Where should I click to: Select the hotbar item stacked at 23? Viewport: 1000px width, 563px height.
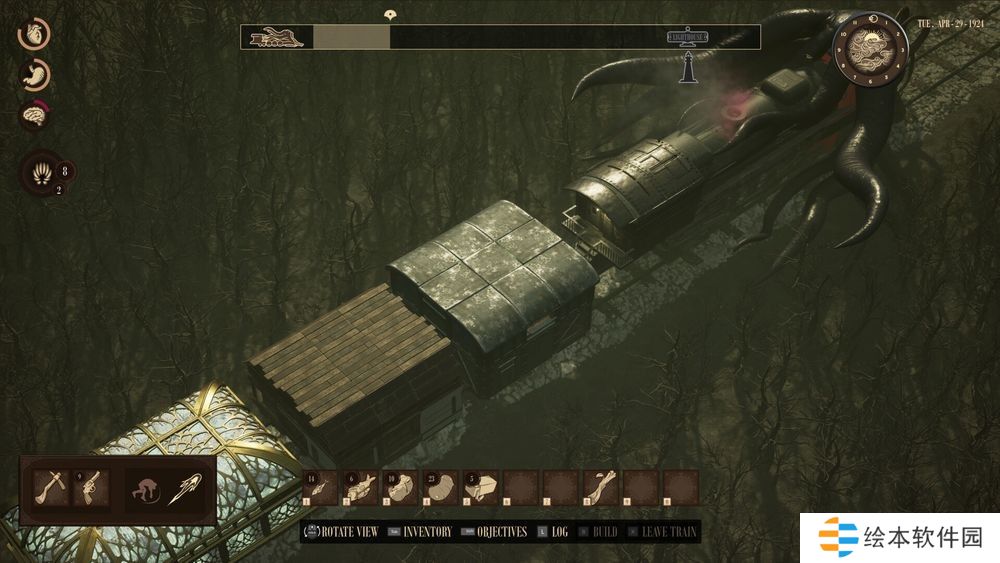click(x=440, y=487)
